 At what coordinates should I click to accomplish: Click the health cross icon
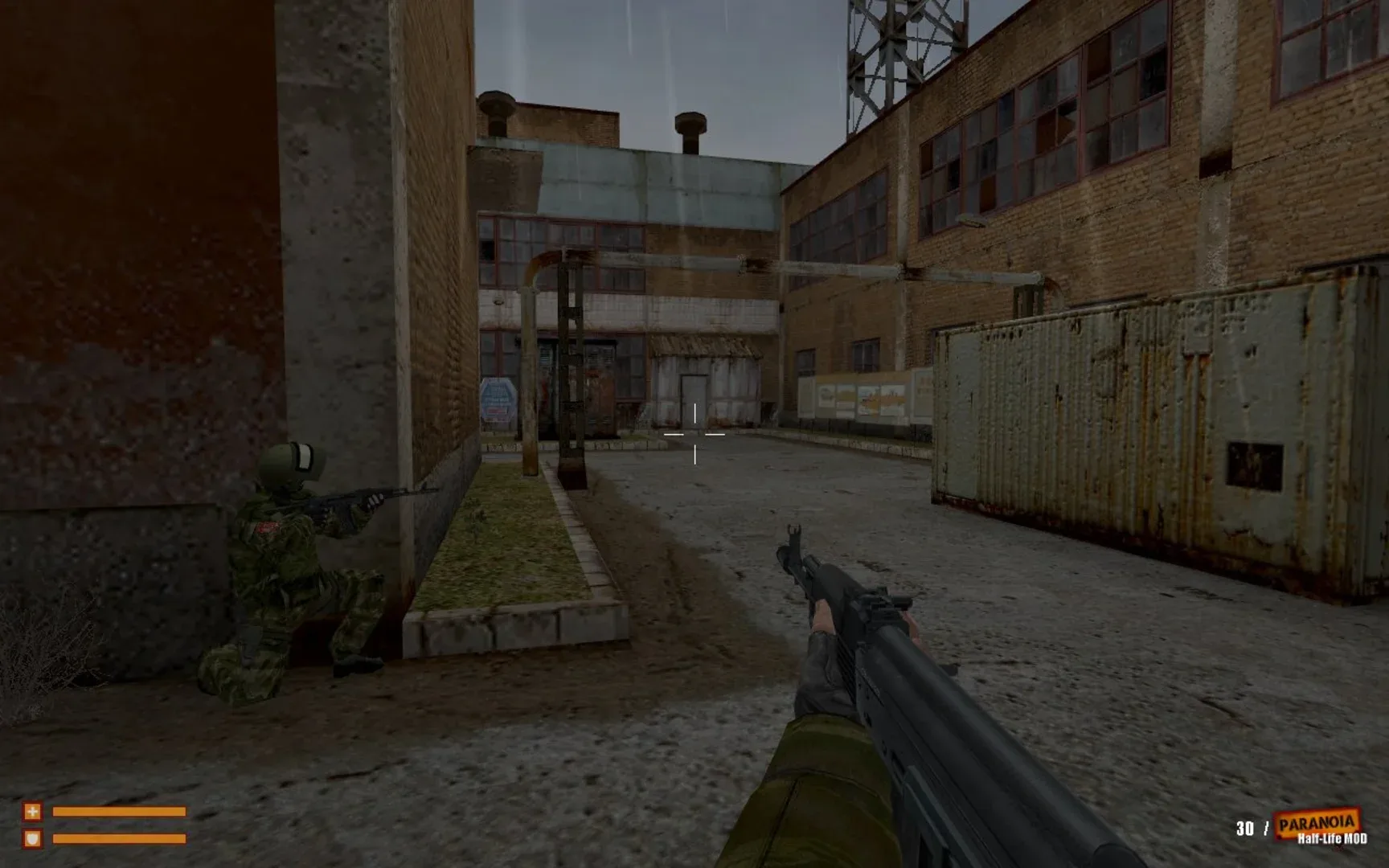(33, 811)
